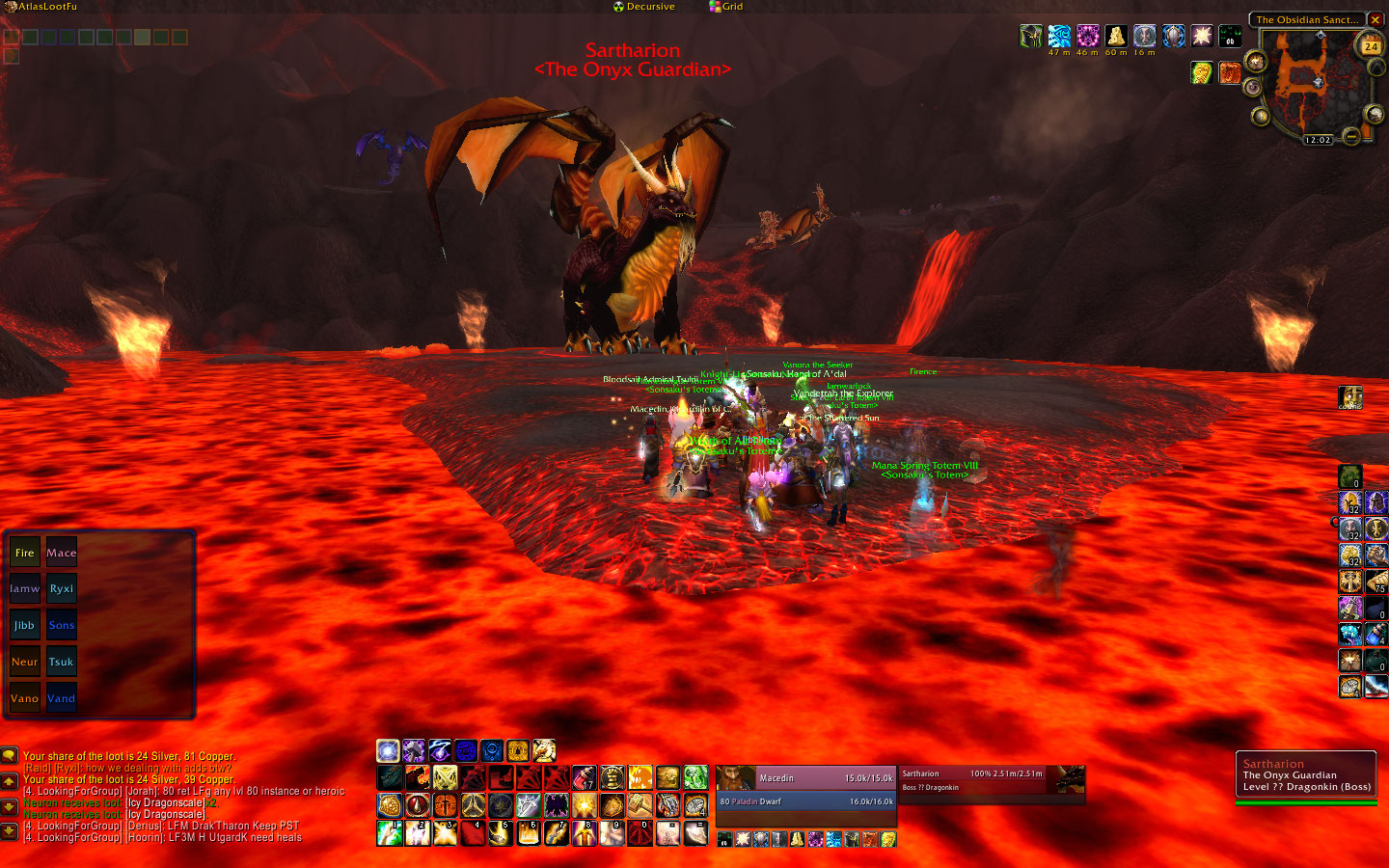Select the Macedin player unit frame
Image resolution: width=1389 pixels, height=868 pixels.
coord(805,778)
